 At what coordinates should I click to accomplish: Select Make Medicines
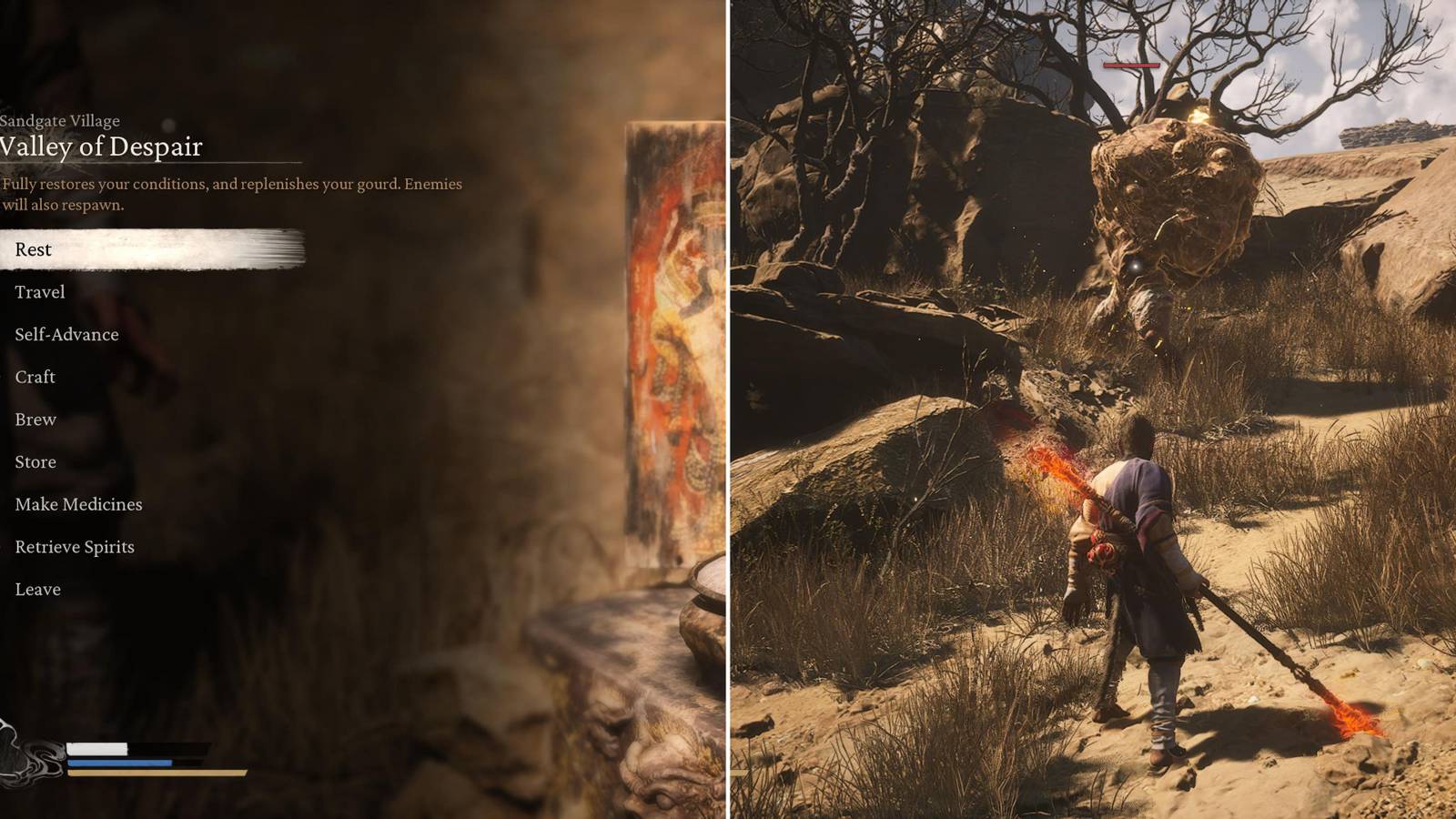pyautogui.click(x=77, y=504)
